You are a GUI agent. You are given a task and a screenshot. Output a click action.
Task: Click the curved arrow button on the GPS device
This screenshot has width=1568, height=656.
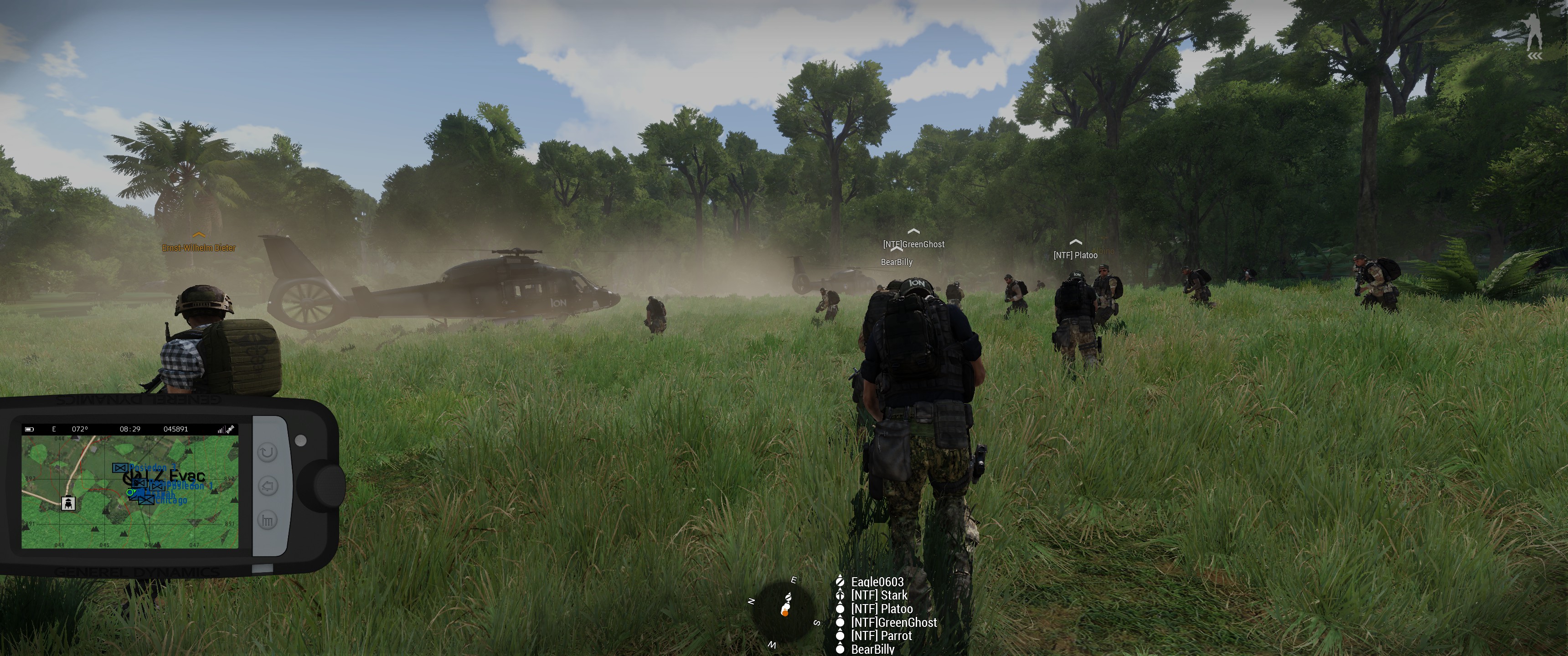pos(268,452)
